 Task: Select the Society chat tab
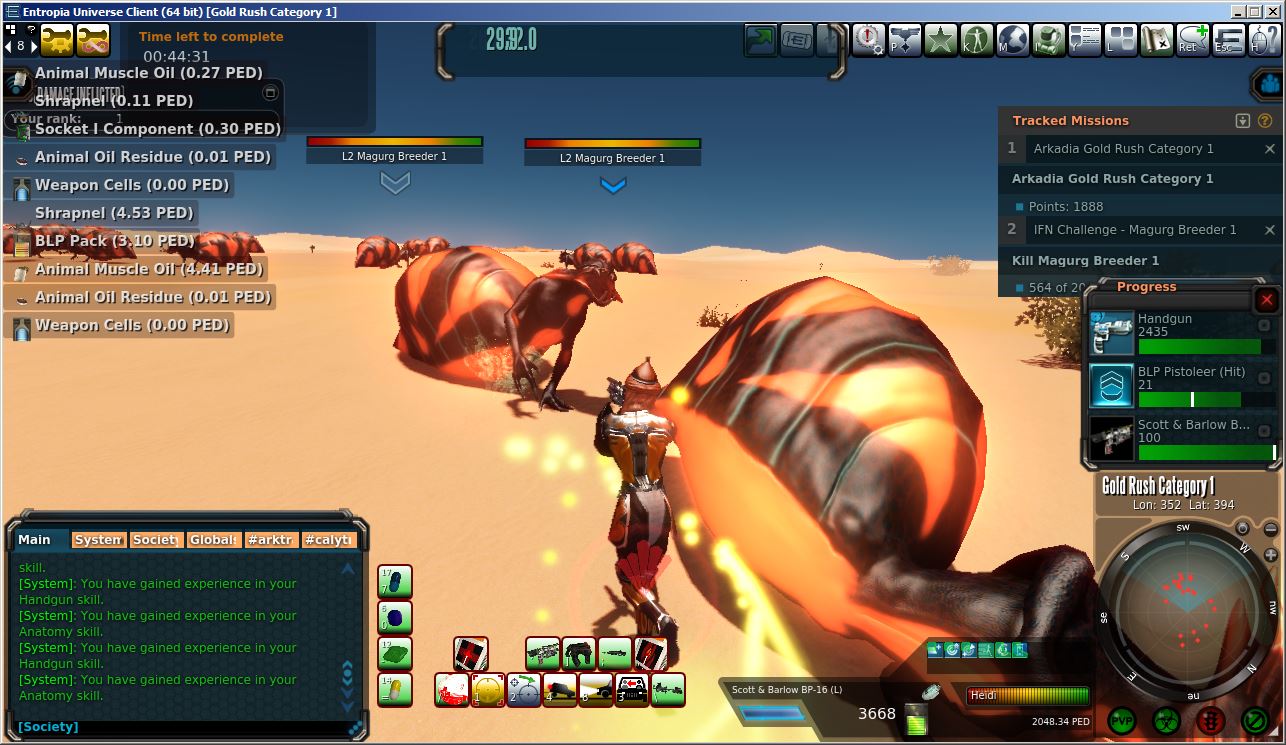point(156,540)
